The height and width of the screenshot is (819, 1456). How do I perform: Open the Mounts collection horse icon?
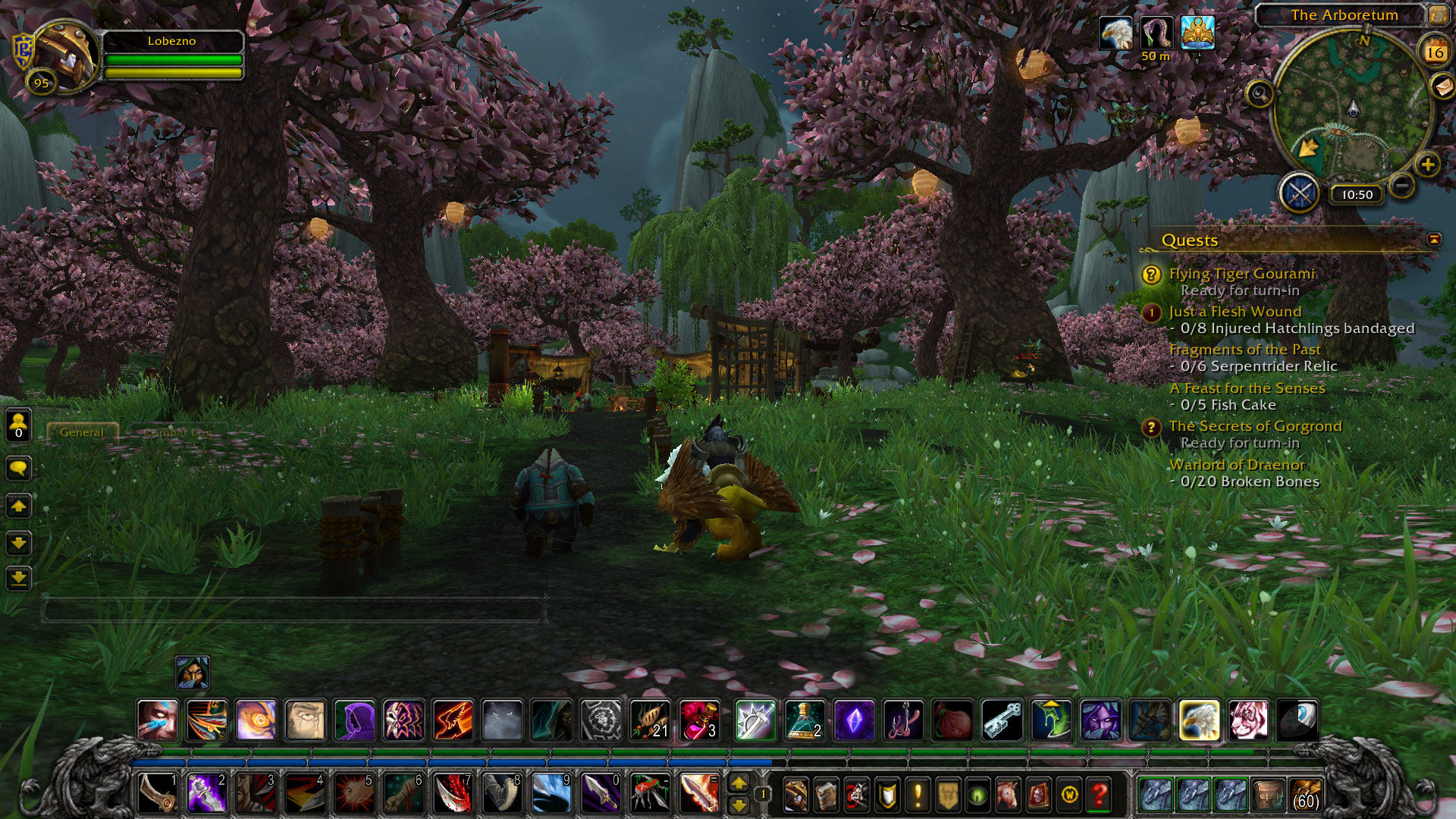[x=1008, y=795]
